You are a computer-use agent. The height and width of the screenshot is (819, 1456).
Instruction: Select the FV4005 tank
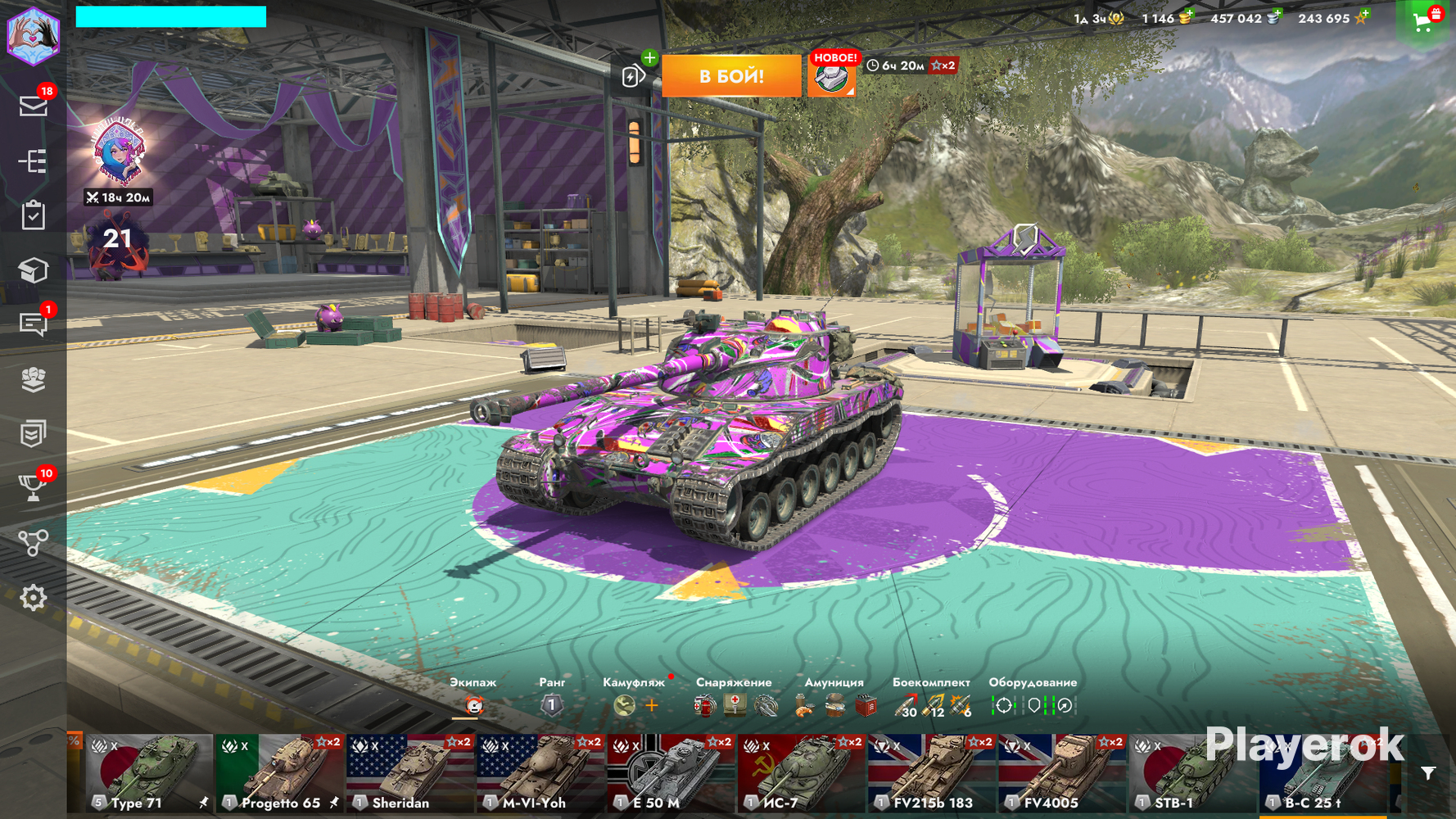click(x=1061, y=774)
